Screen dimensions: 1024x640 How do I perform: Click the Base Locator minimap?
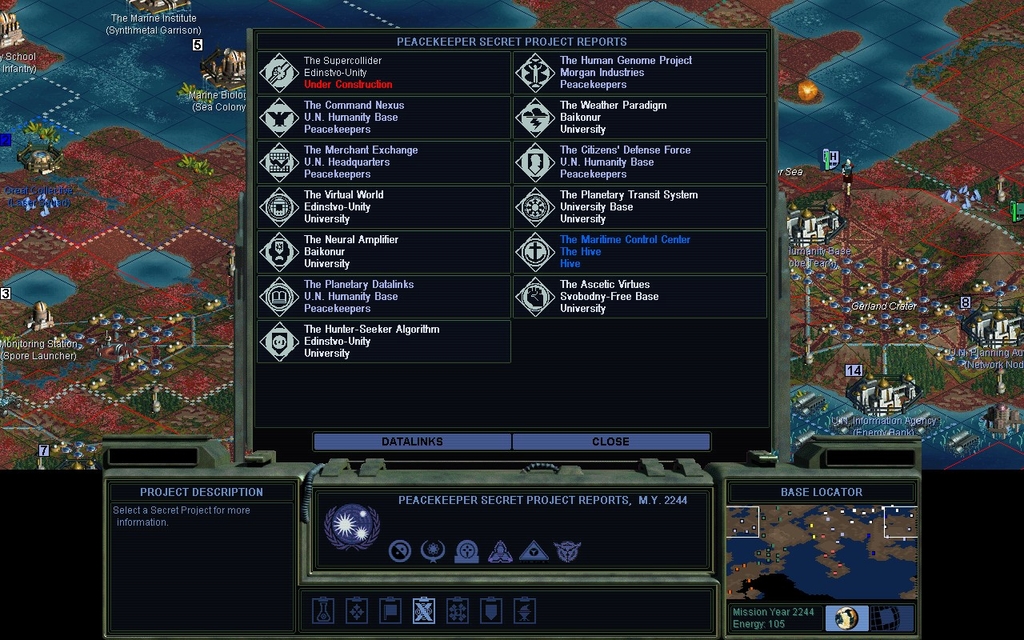click(821, 552)
